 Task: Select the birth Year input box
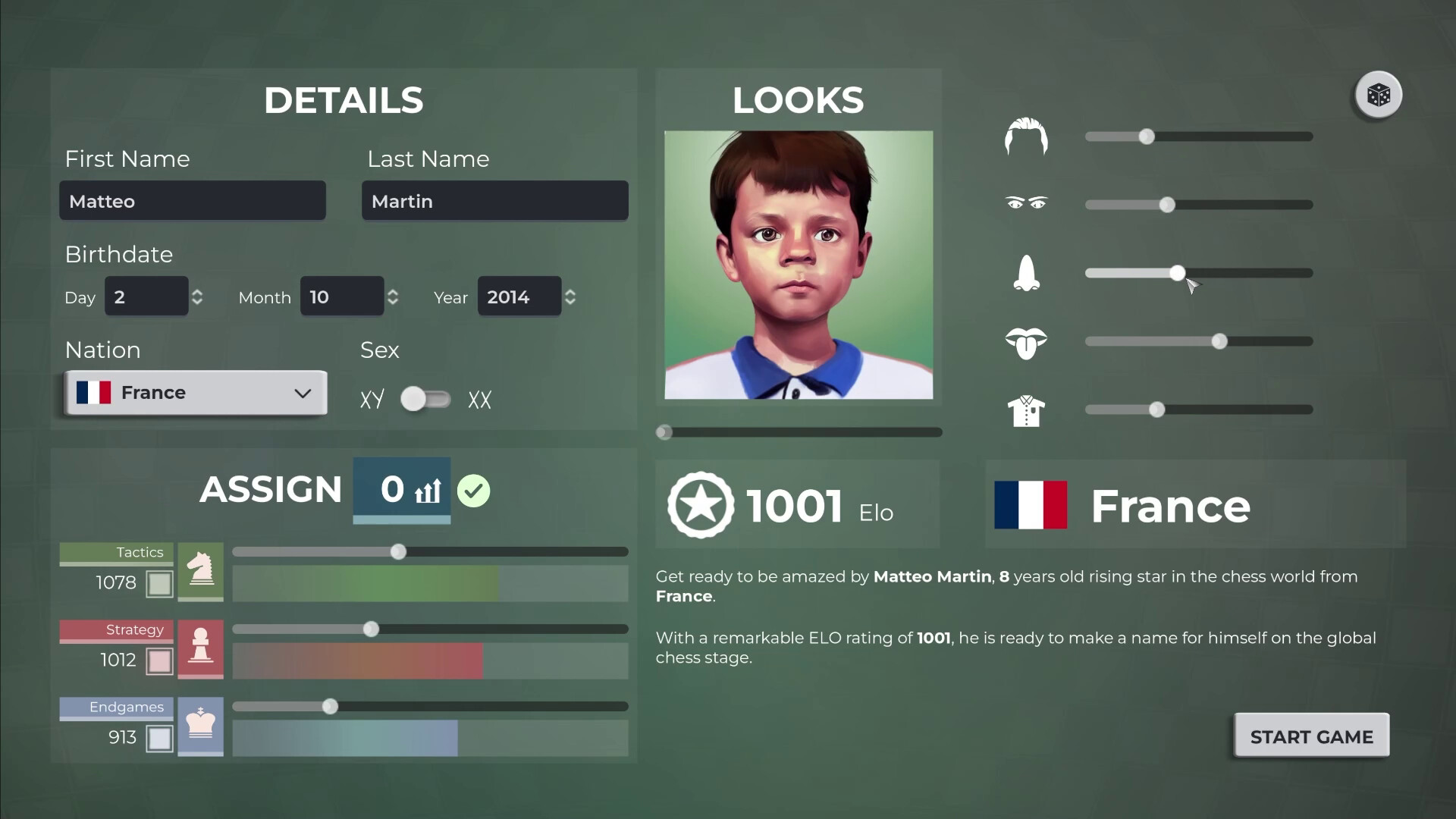pyautogui.click(x=519, y=297)
